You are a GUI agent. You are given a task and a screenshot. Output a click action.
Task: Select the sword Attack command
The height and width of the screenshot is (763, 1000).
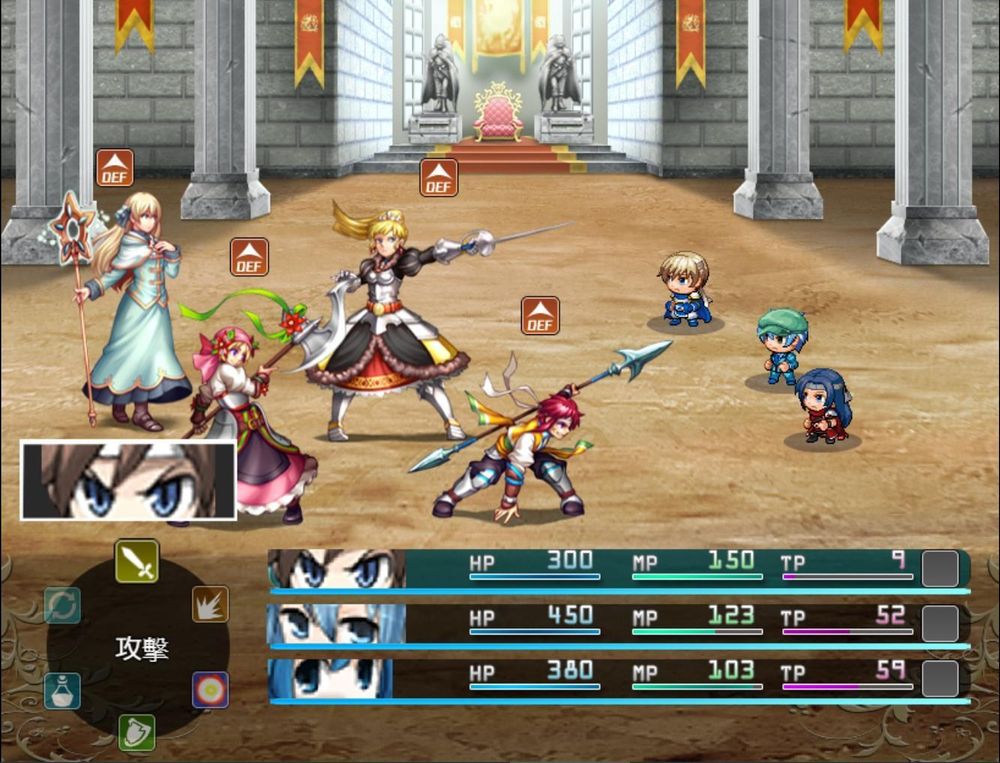pos(137,561)
